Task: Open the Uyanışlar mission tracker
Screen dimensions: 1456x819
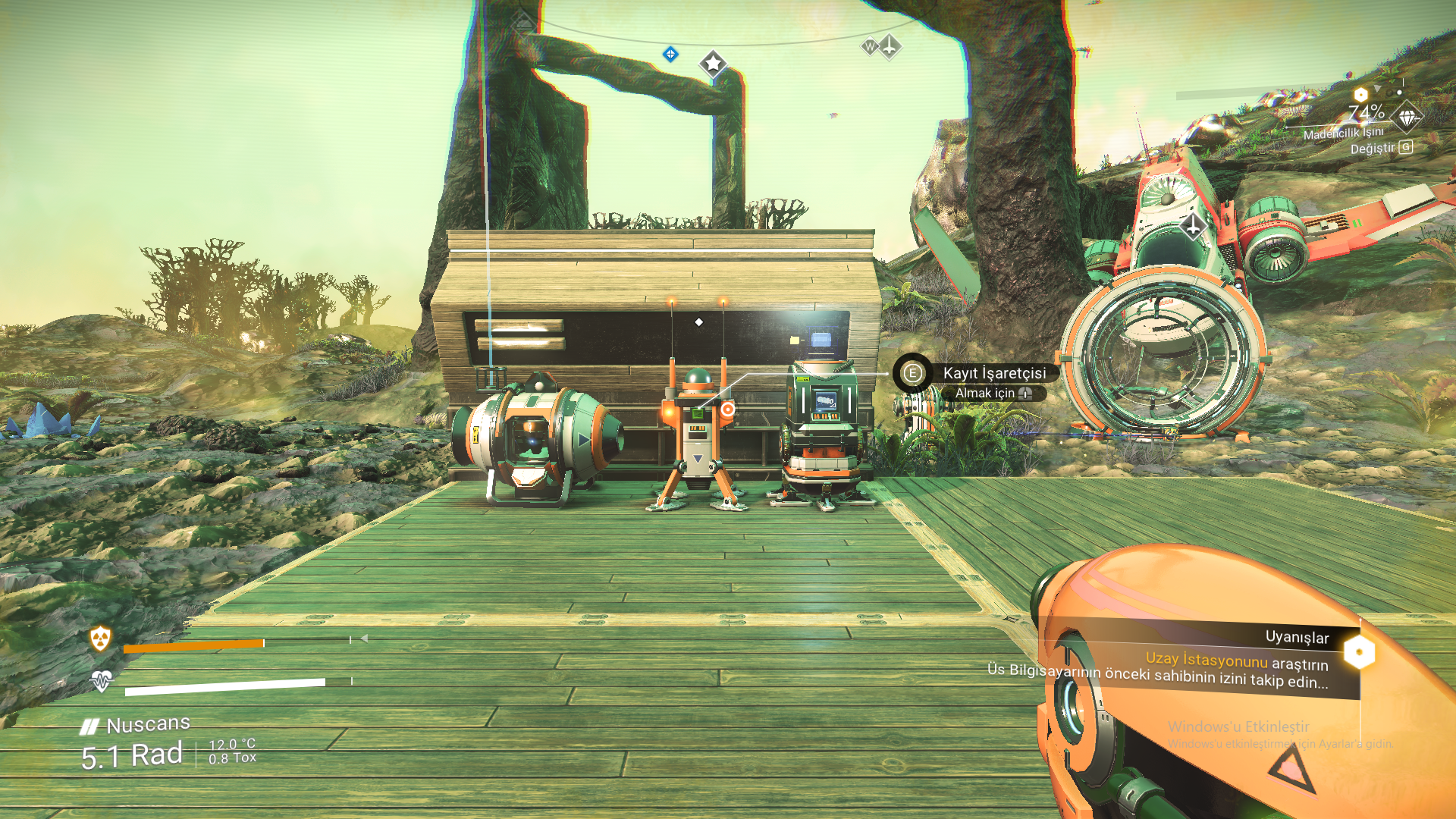Action: point(1296,638)
